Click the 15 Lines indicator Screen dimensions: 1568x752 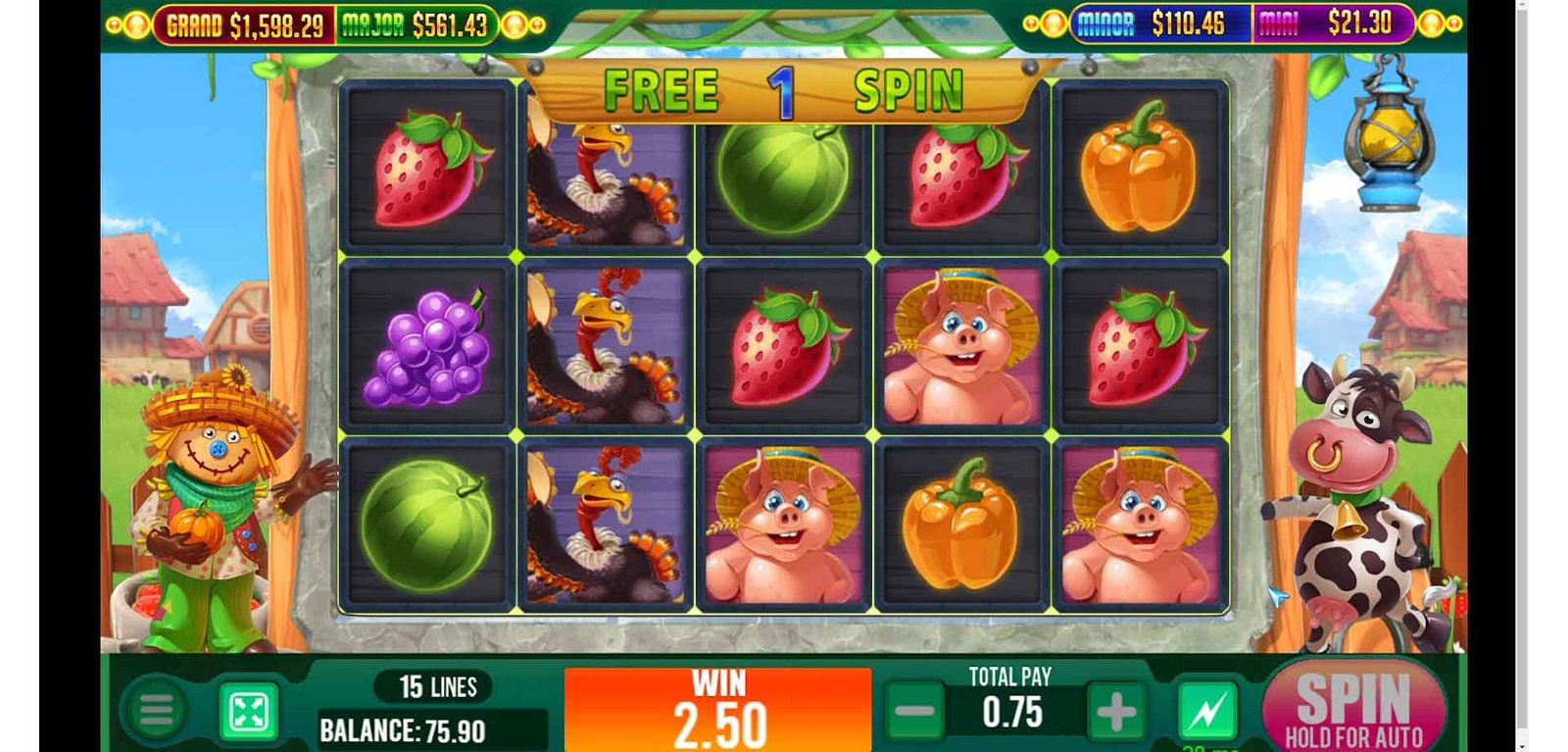[437, 687]
